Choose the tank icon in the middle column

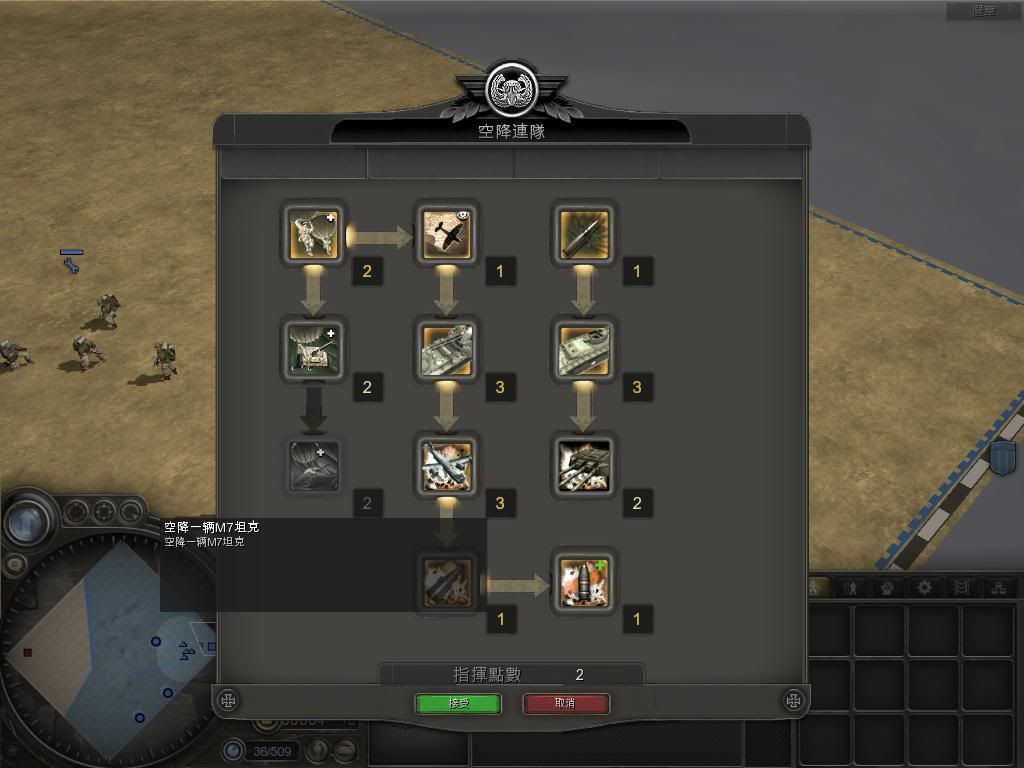click(x=447, y=351)
